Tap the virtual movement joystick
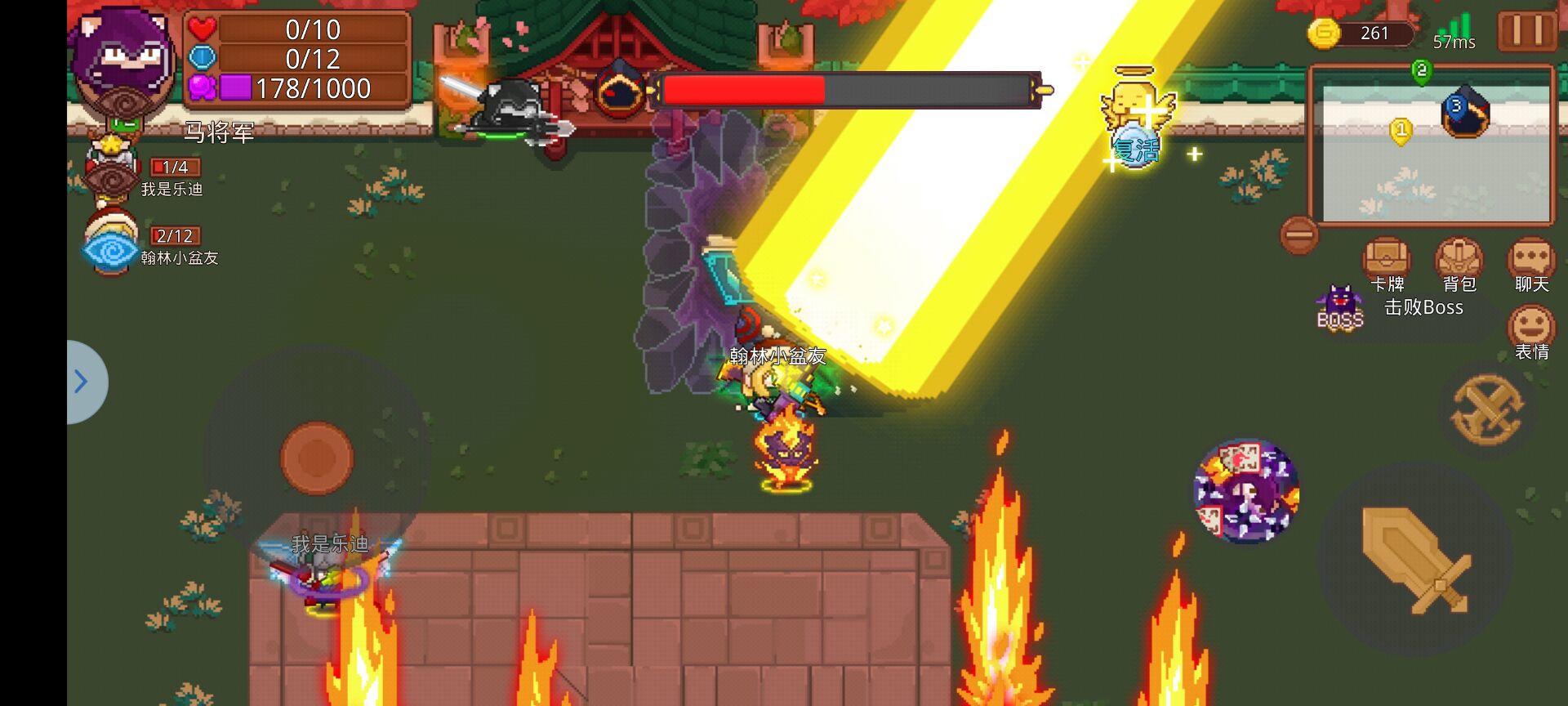Image resolution: width=1568 pixels, height=706 pixels. pos(318,458)
